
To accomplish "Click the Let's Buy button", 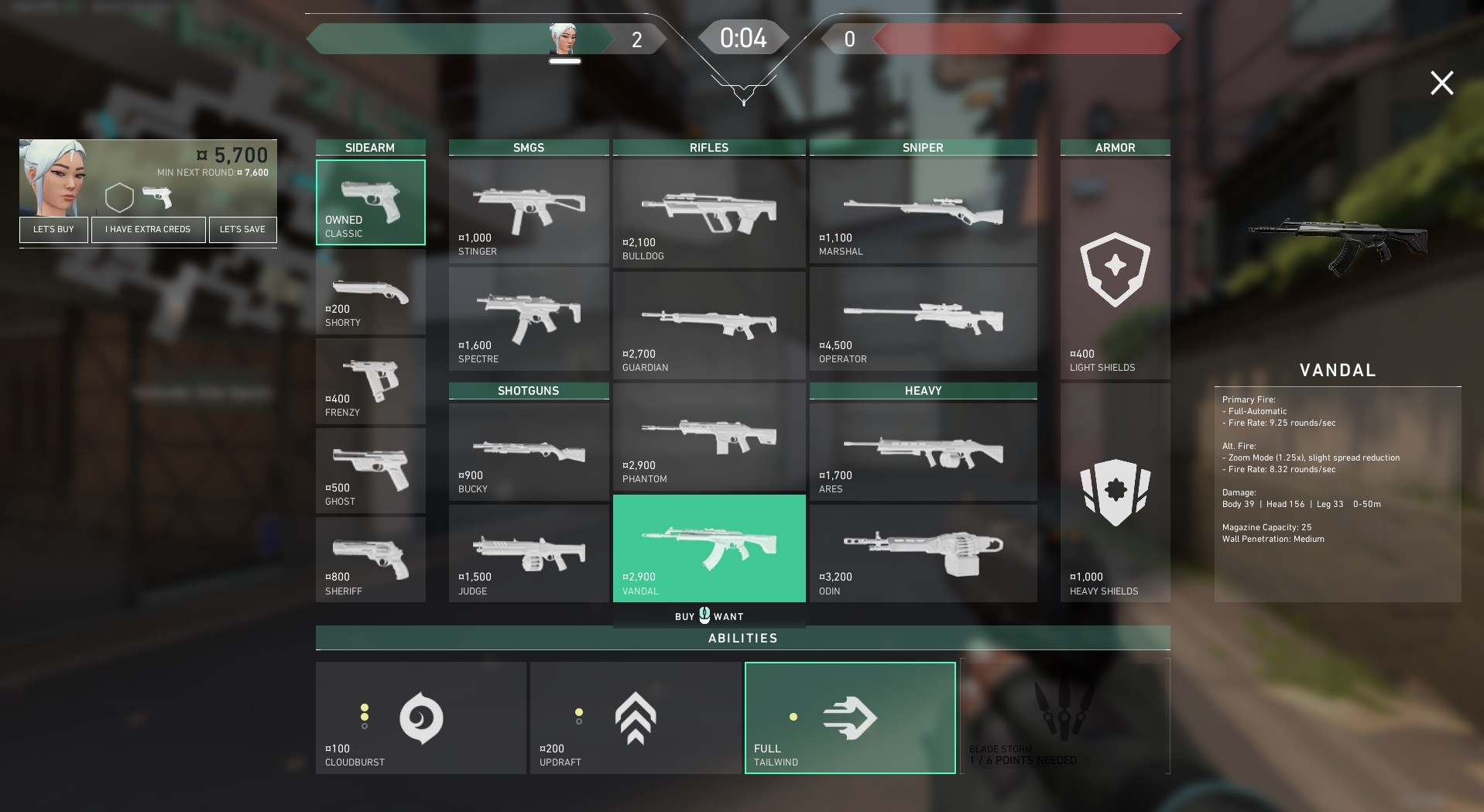I will click(x=53, y=229).
